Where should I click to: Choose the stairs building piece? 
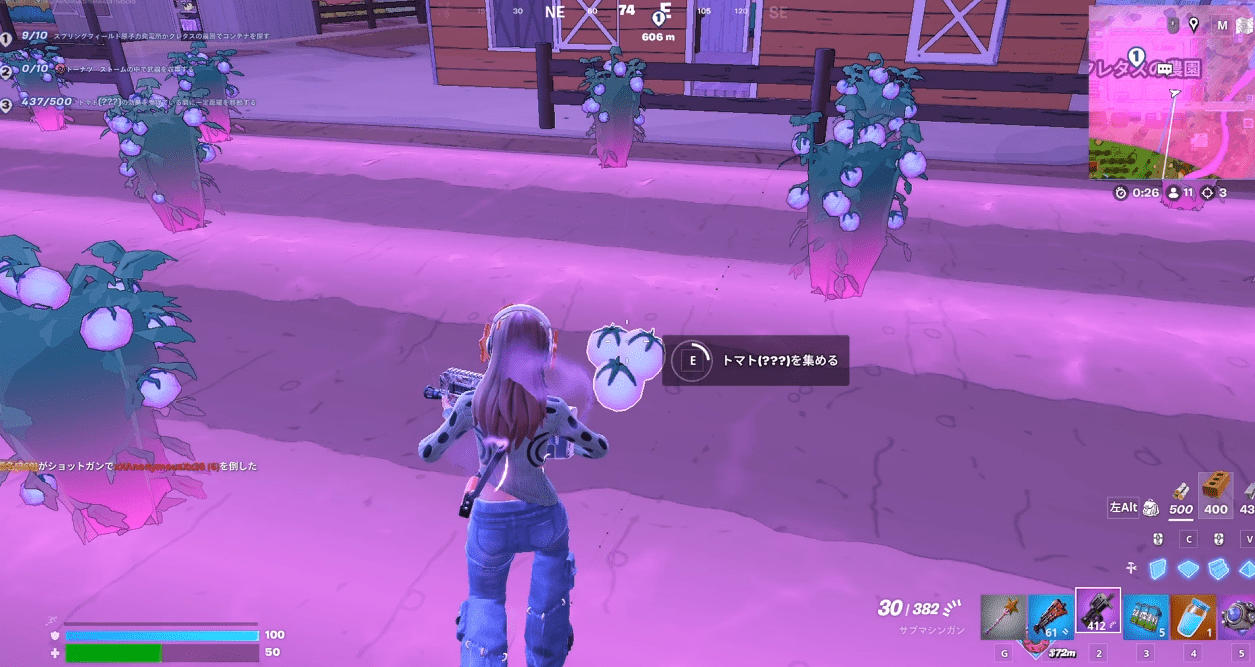click(x=1219, y=568)
